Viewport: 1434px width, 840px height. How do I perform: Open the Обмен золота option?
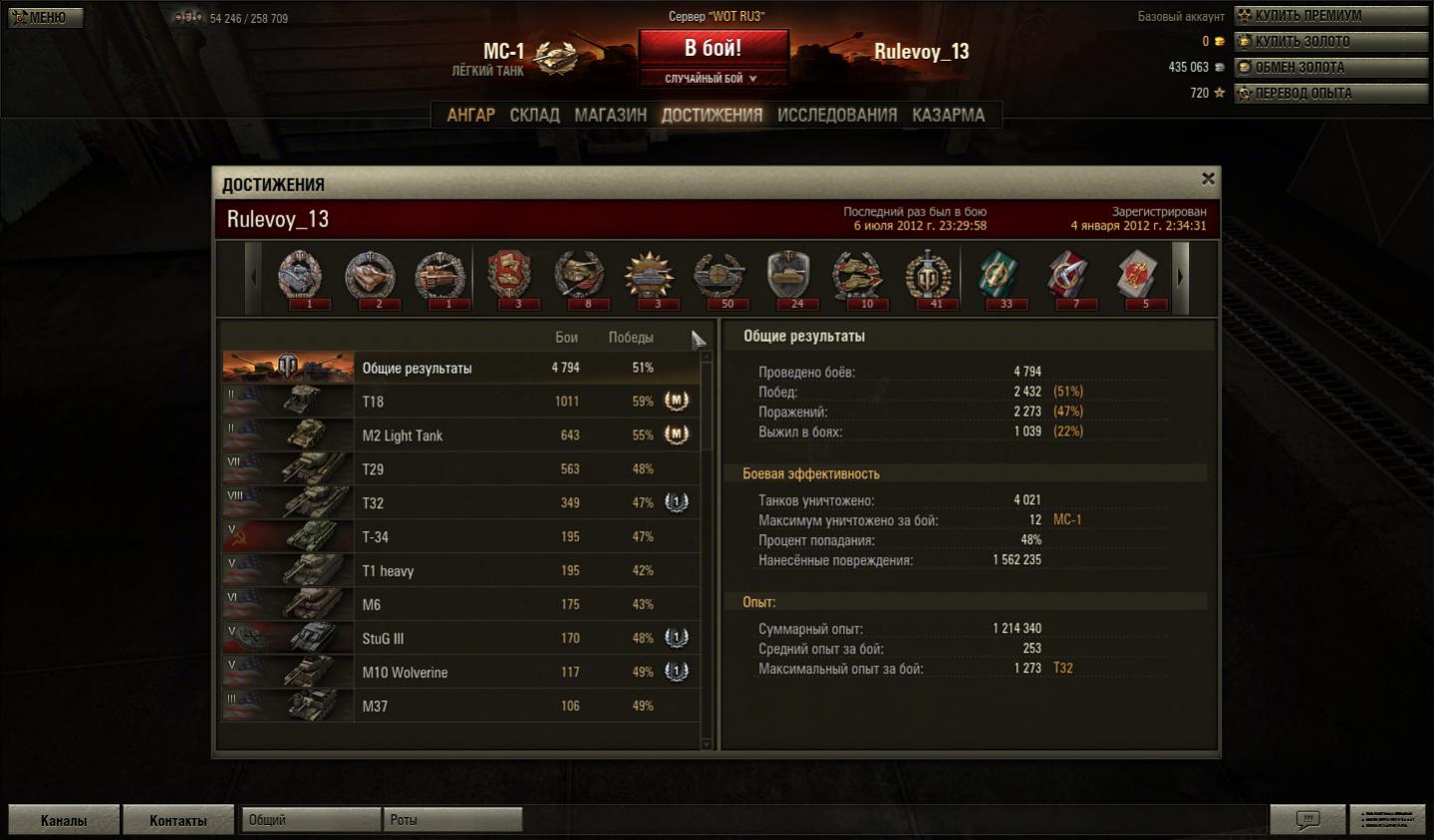(1330, 68)
